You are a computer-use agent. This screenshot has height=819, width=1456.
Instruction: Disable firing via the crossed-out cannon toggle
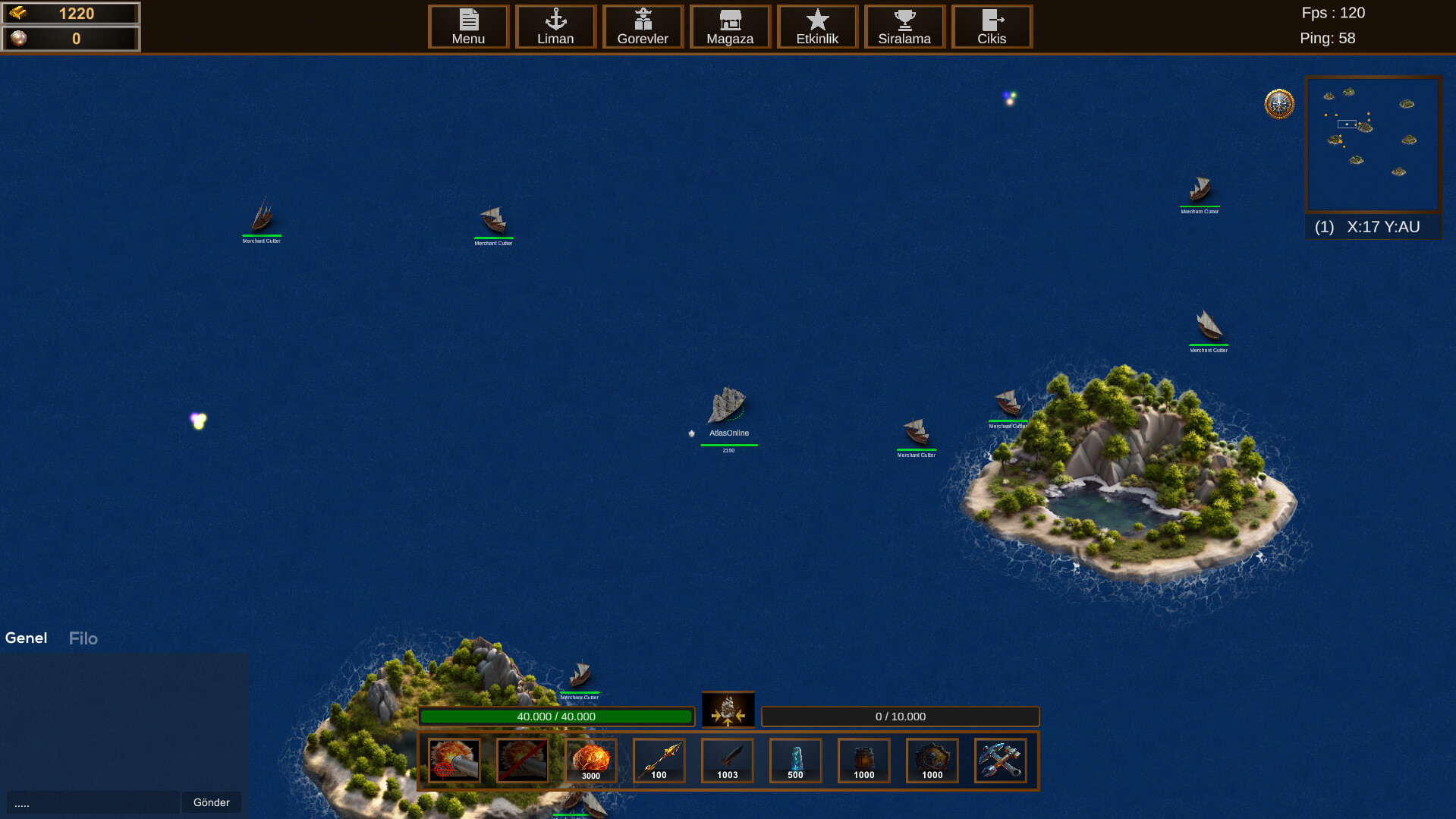tap(522, 761)
